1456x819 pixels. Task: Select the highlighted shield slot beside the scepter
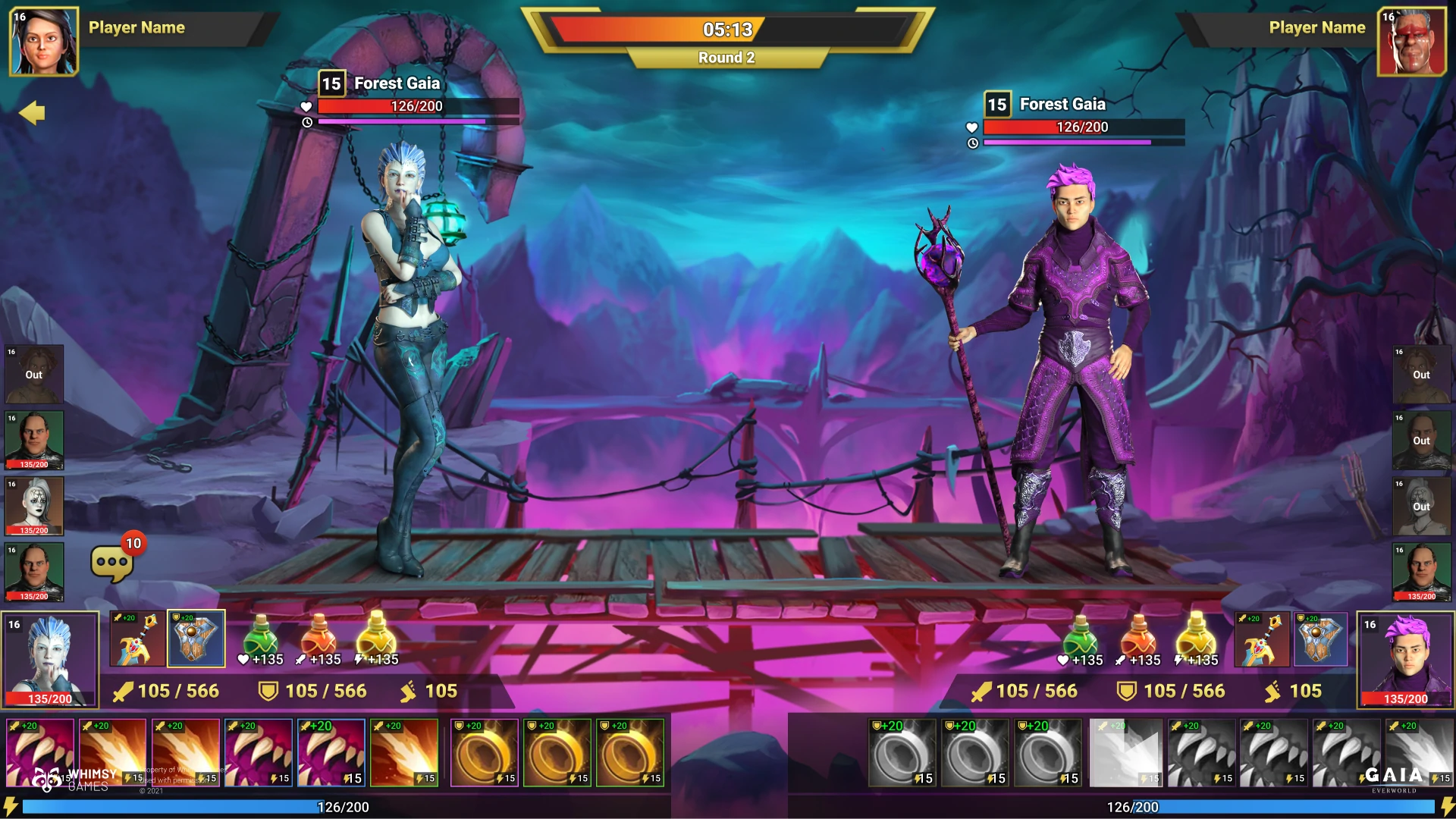pos(196,639)
